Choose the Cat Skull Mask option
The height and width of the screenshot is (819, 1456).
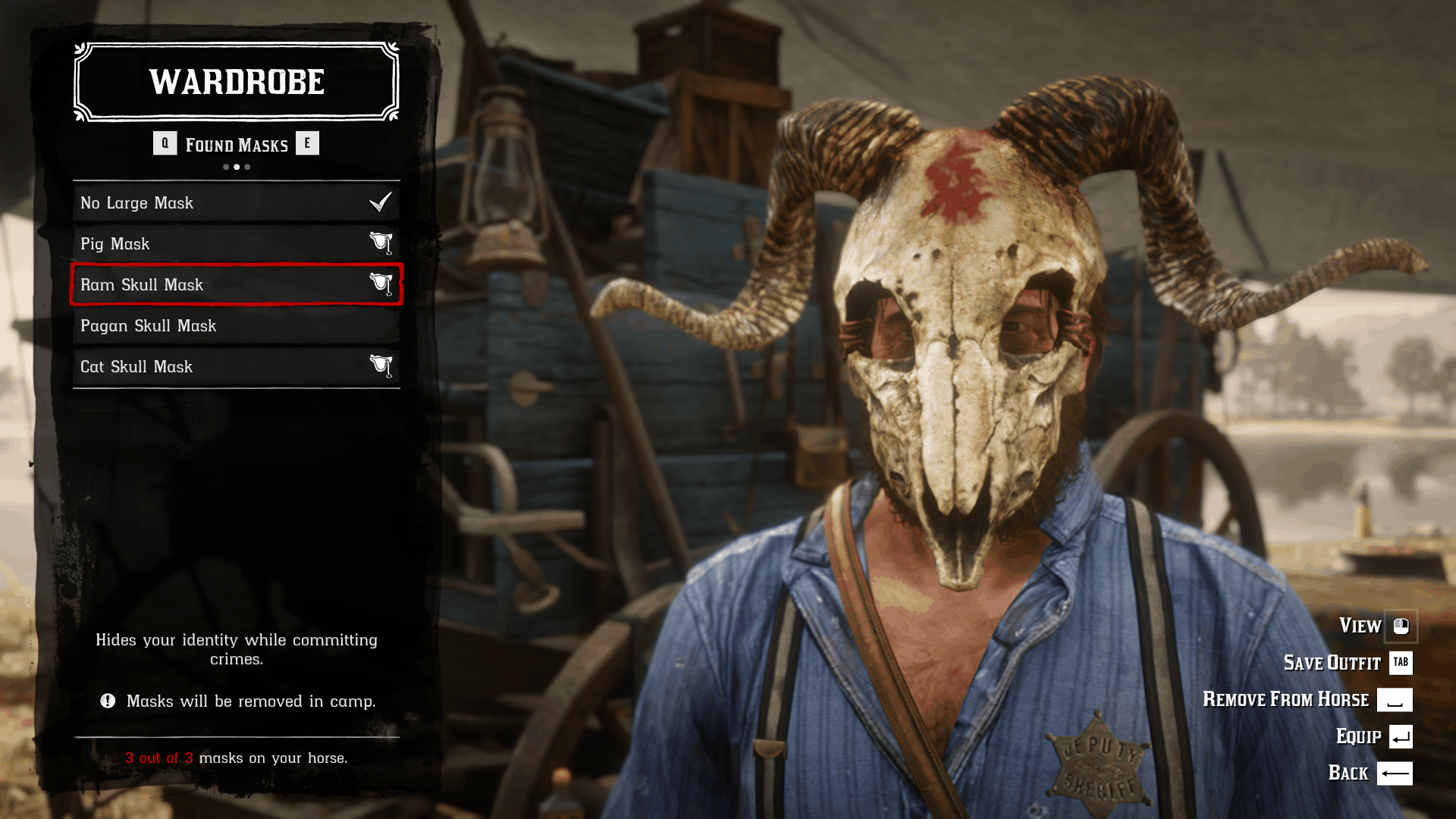[236, 367]
